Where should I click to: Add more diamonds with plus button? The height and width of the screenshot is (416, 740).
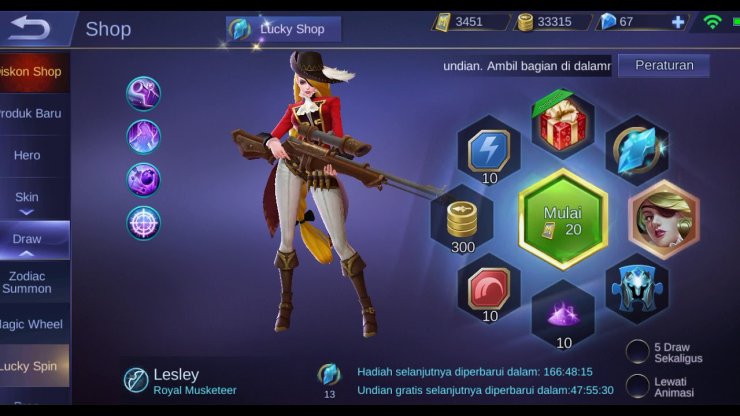click(678, 22)
